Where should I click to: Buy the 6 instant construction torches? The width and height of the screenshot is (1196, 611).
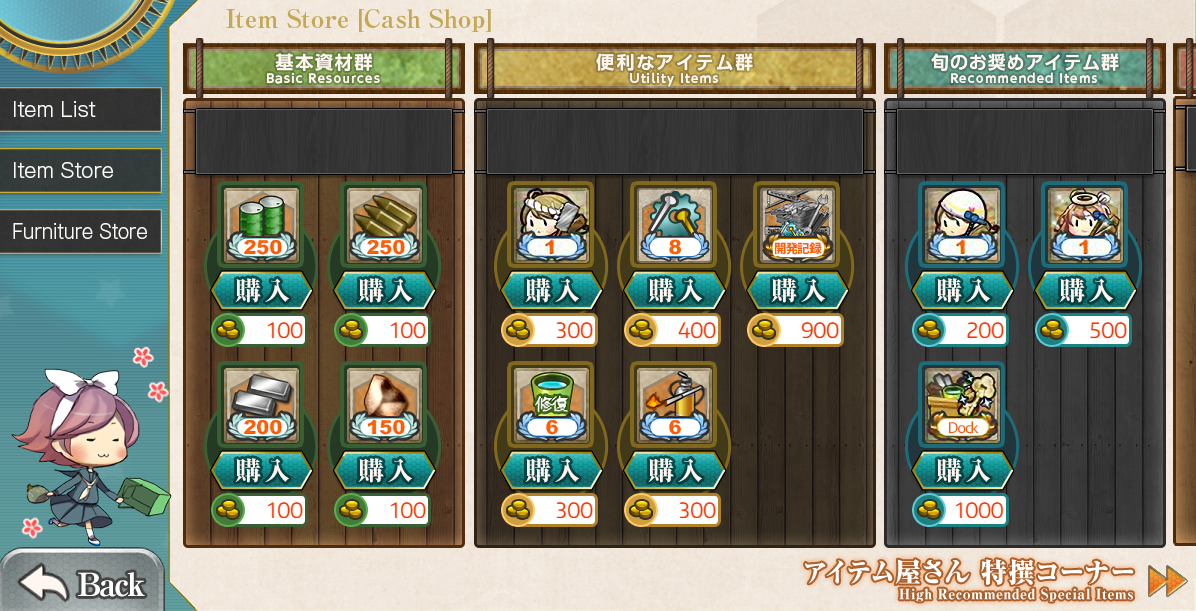674,471
